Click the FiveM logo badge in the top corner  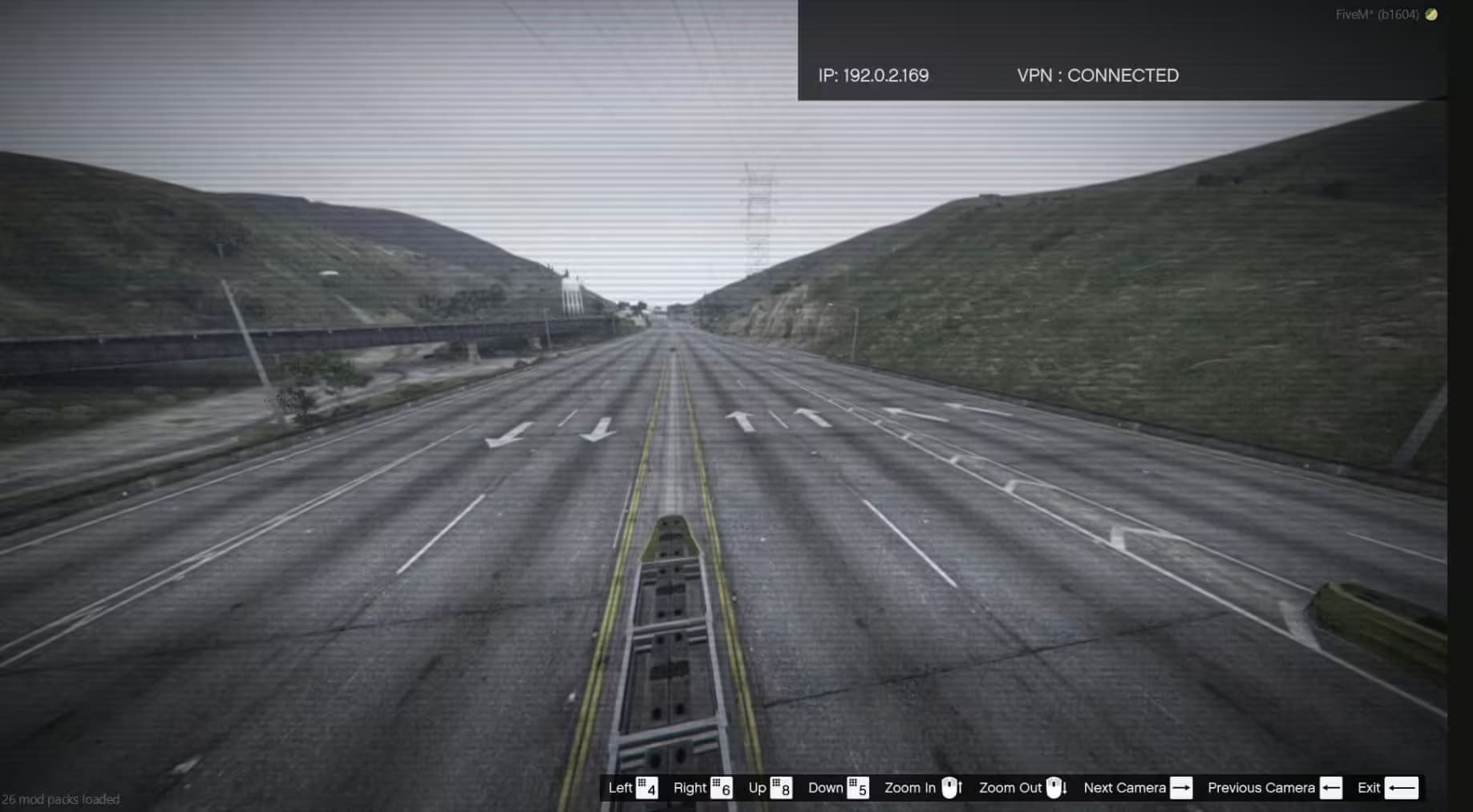[1430, 14]
